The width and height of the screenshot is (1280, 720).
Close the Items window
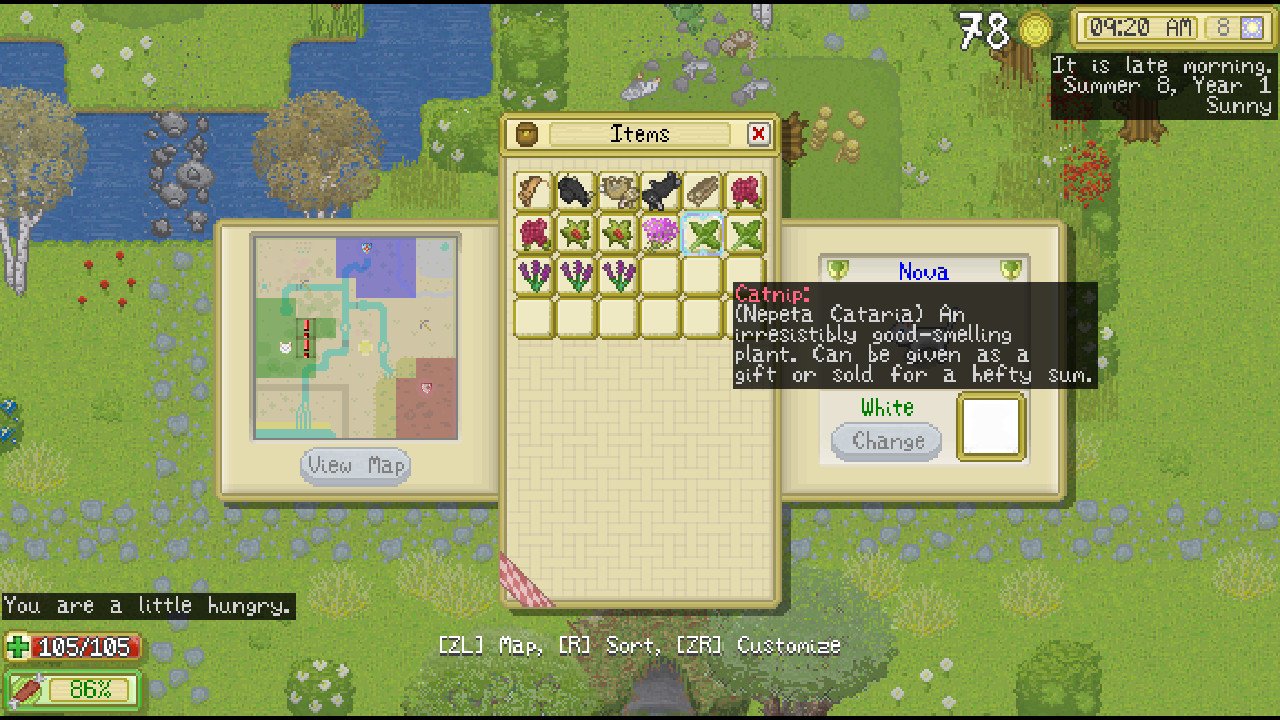tap(758, 134)
